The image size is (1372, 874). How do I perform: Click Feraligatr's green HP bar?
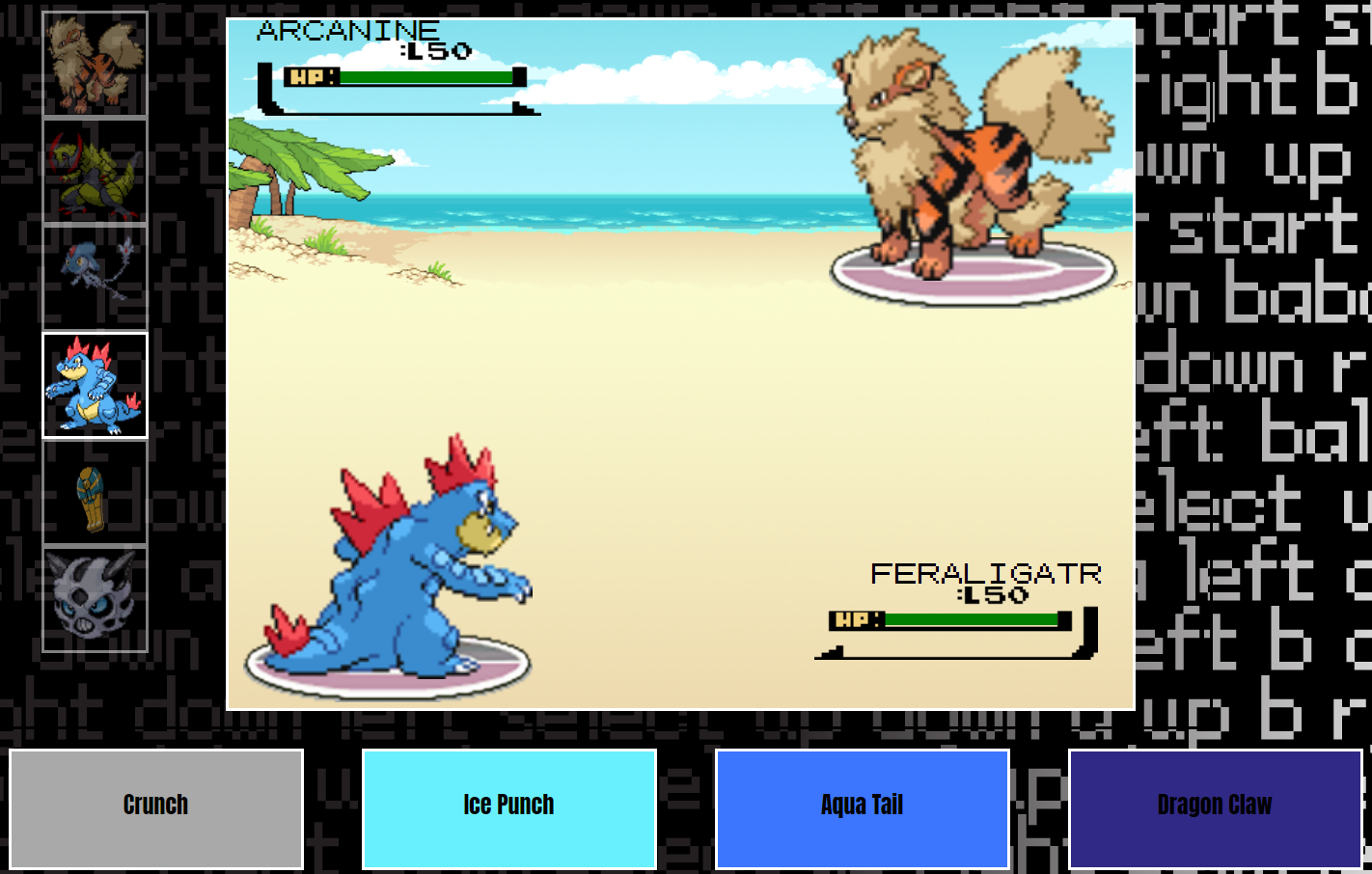tap(970, 618)
